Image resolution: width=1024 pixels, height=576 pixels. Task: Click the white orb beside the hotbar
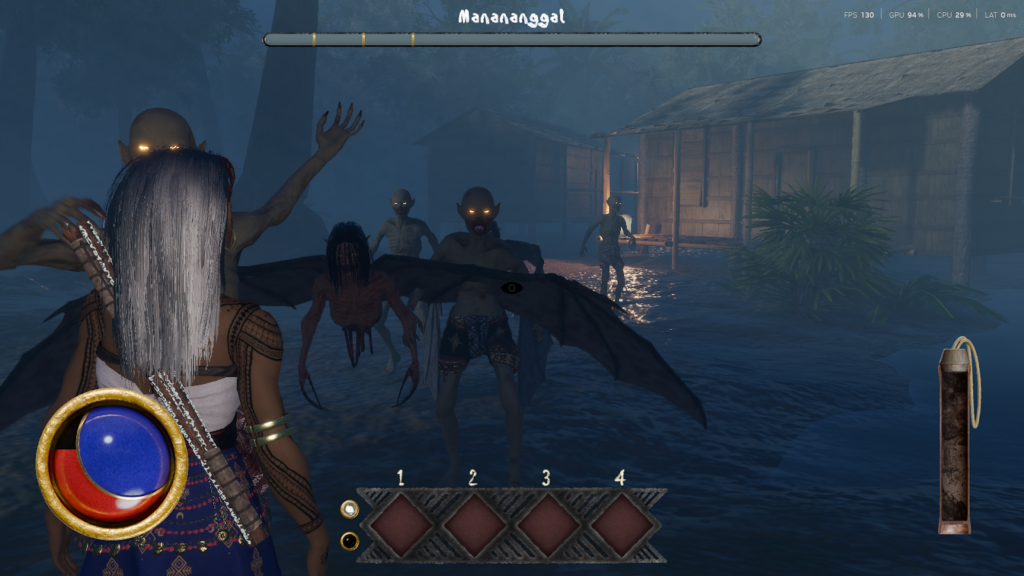click(349, 510)
